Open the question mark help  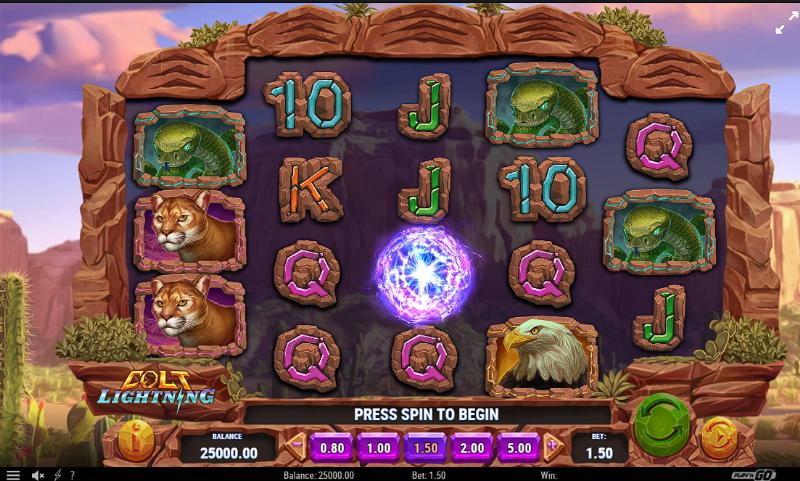(73, 474)
